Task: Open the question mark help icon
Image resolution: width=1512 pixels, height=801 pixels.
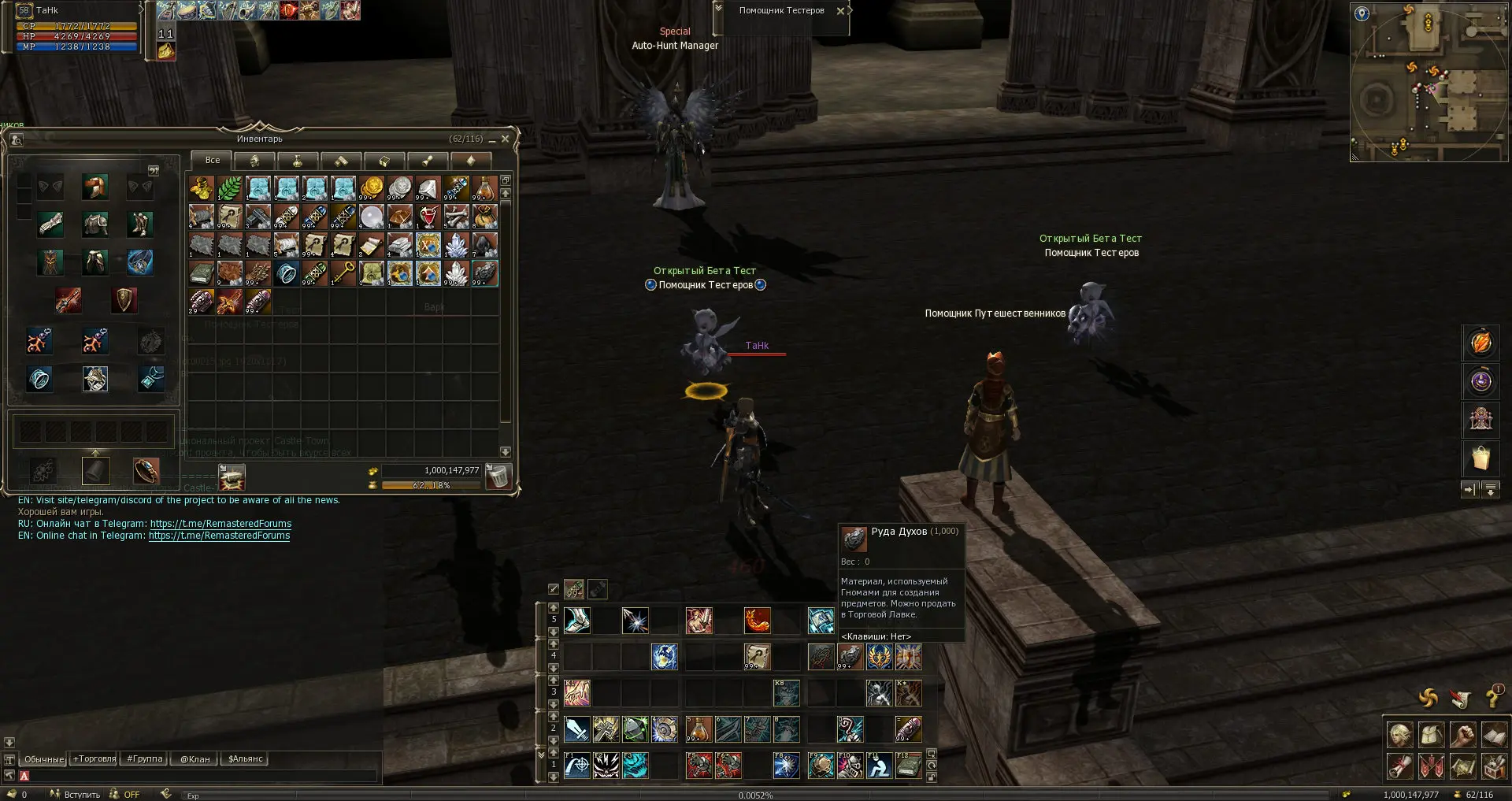Action: pyautogui.click(x=1492, y=698)
